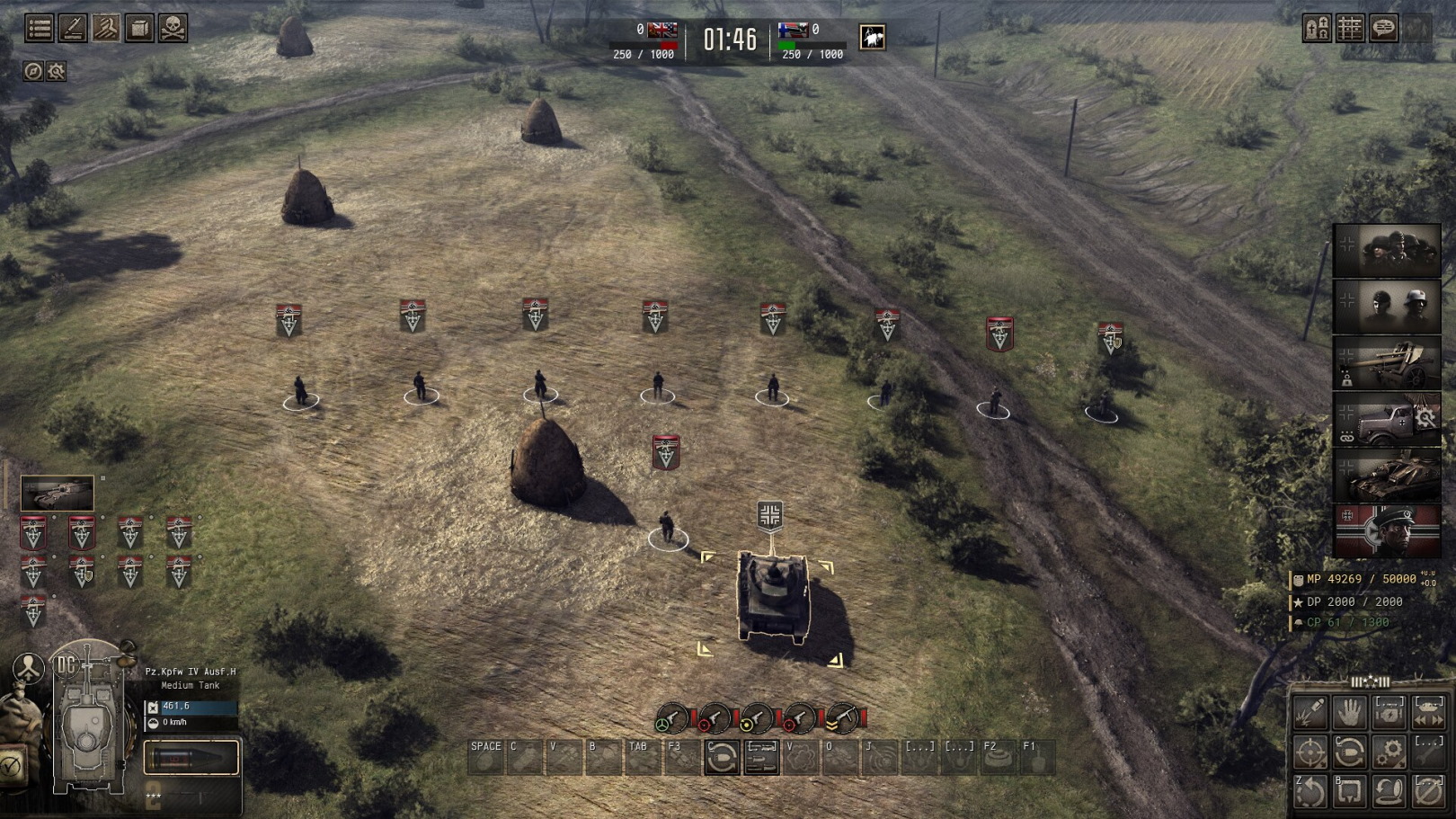Screen dimensions: 1456x819
Task: Activate the fire shell attack command
Action: click(x=1310, y=713)
